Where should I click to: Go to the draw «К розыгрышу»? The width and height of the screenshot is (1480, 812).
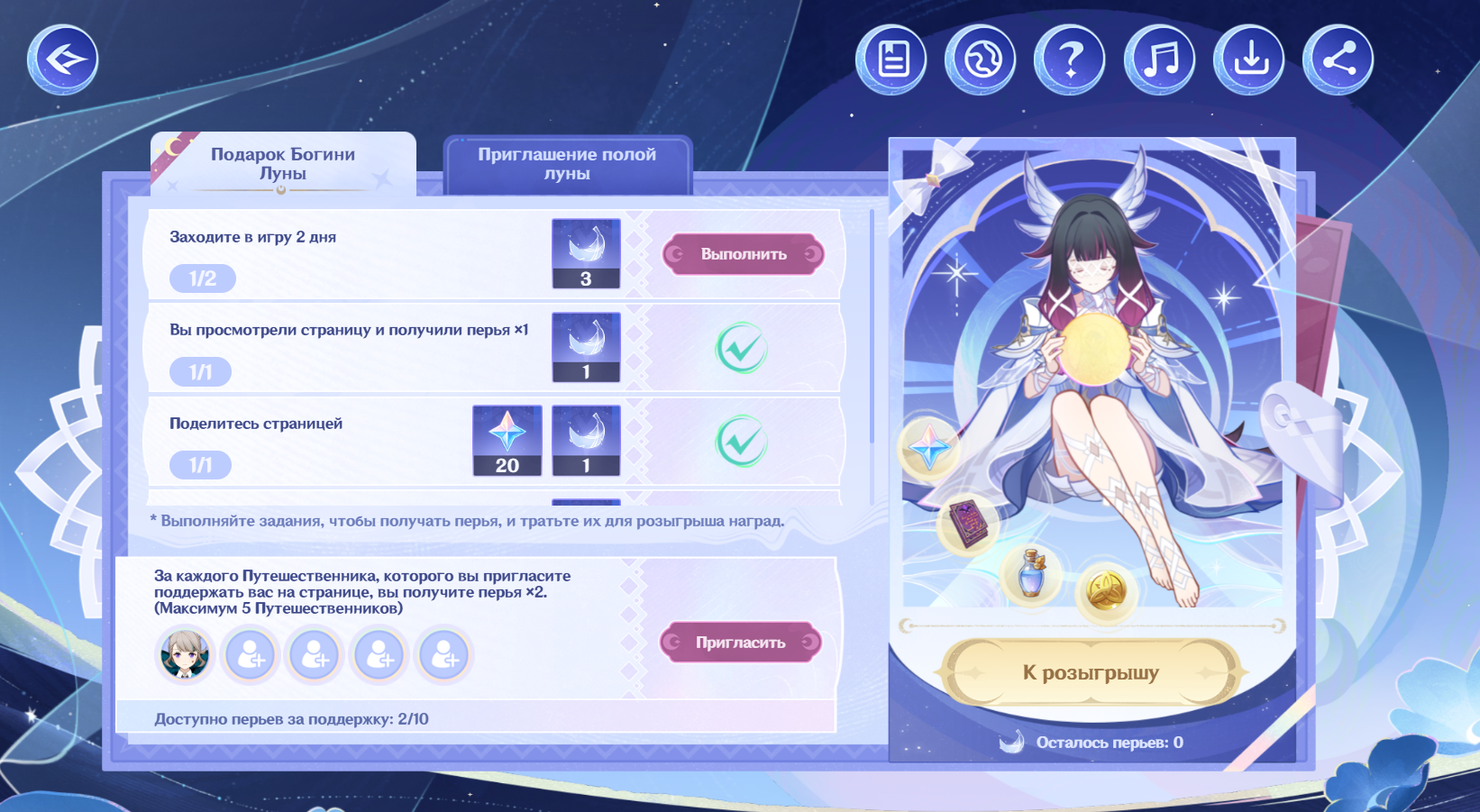pos(1091,672)
